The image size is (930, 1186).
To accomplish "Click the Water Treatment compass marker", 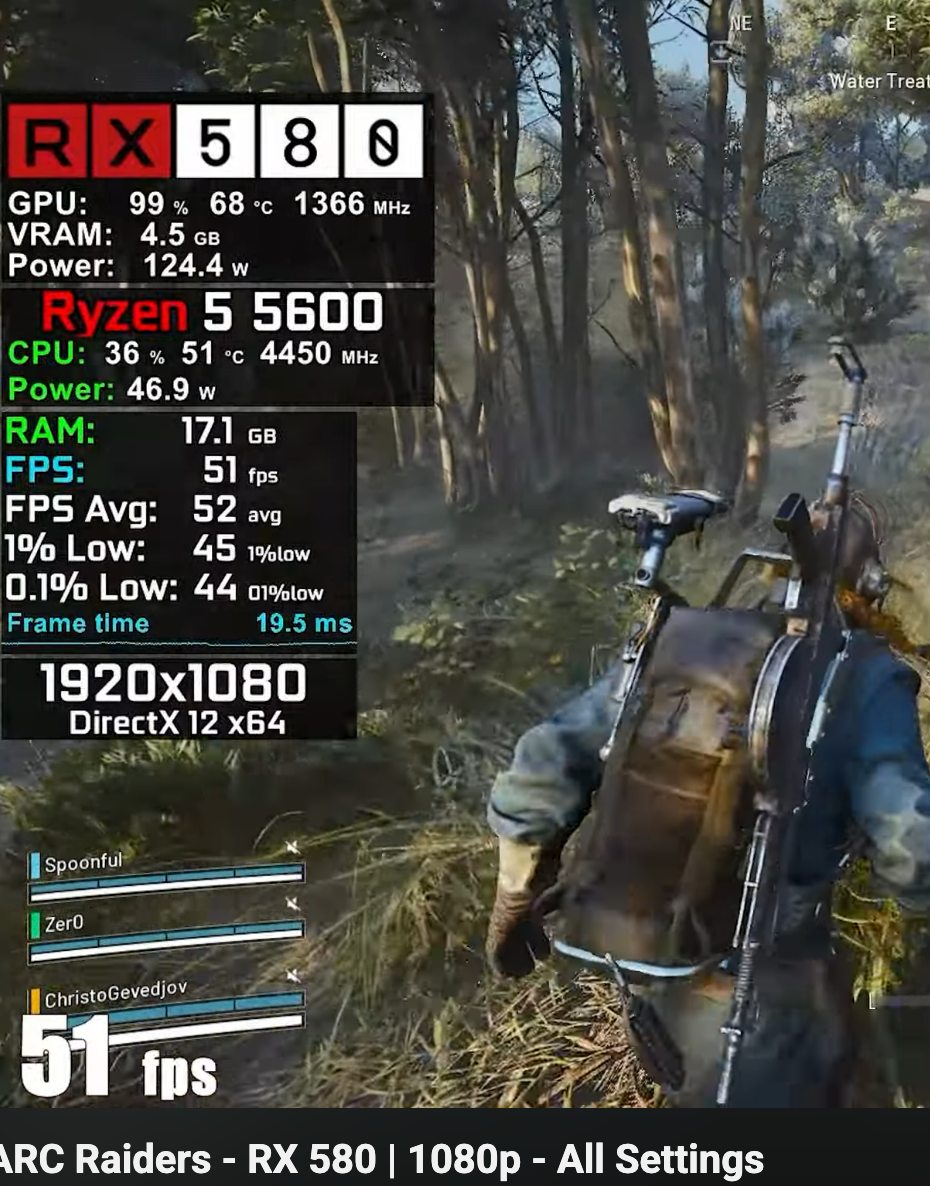I will pyautogui.click(x=878, y=82).
